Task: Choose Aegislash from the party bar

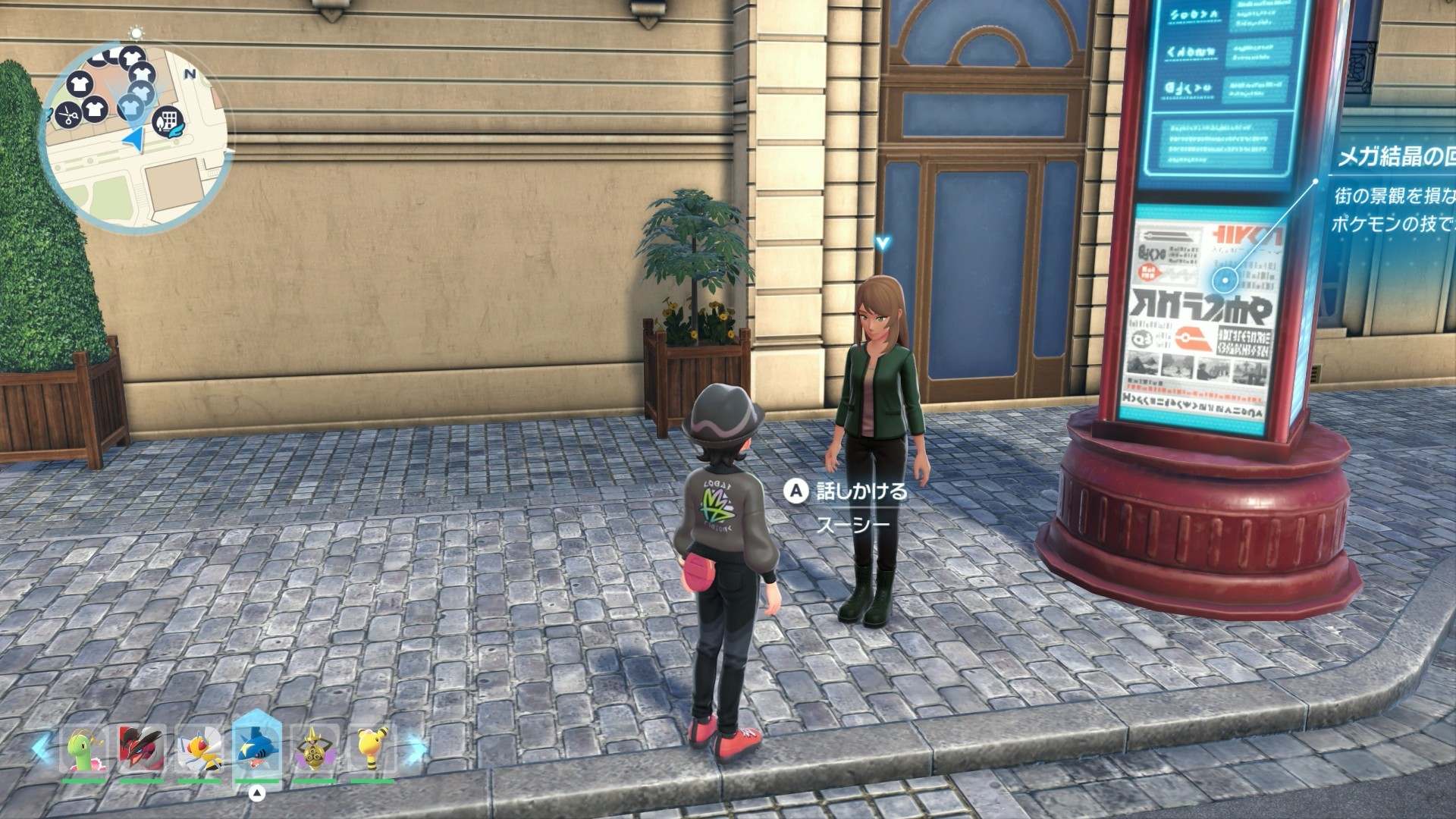Action: (315, 751)
